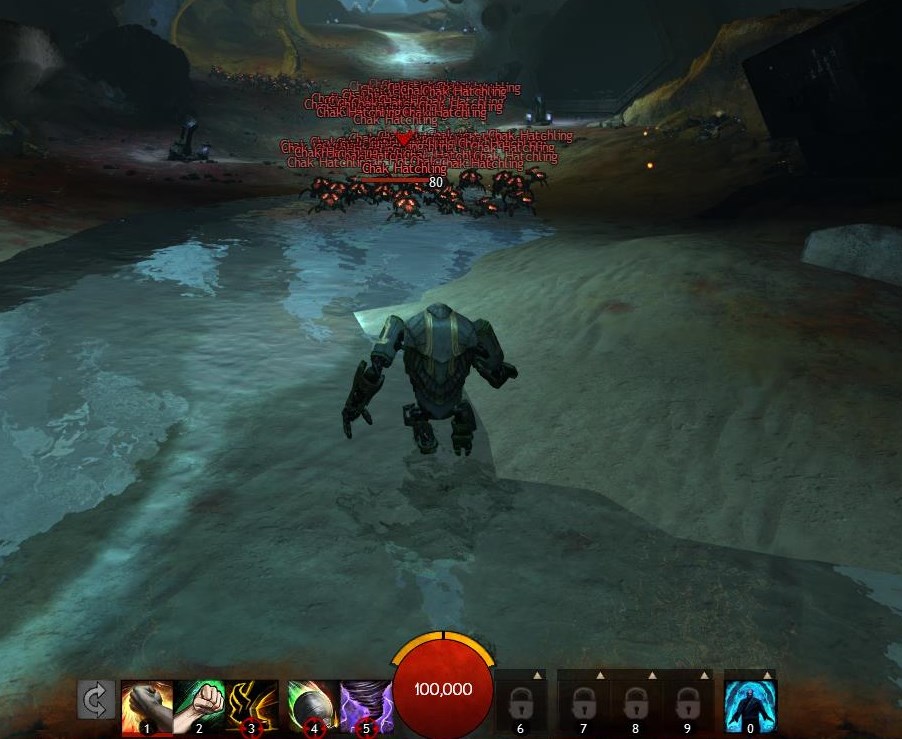
Task: Click the weapon swap arrows button
Action: (x=96, y=701)
